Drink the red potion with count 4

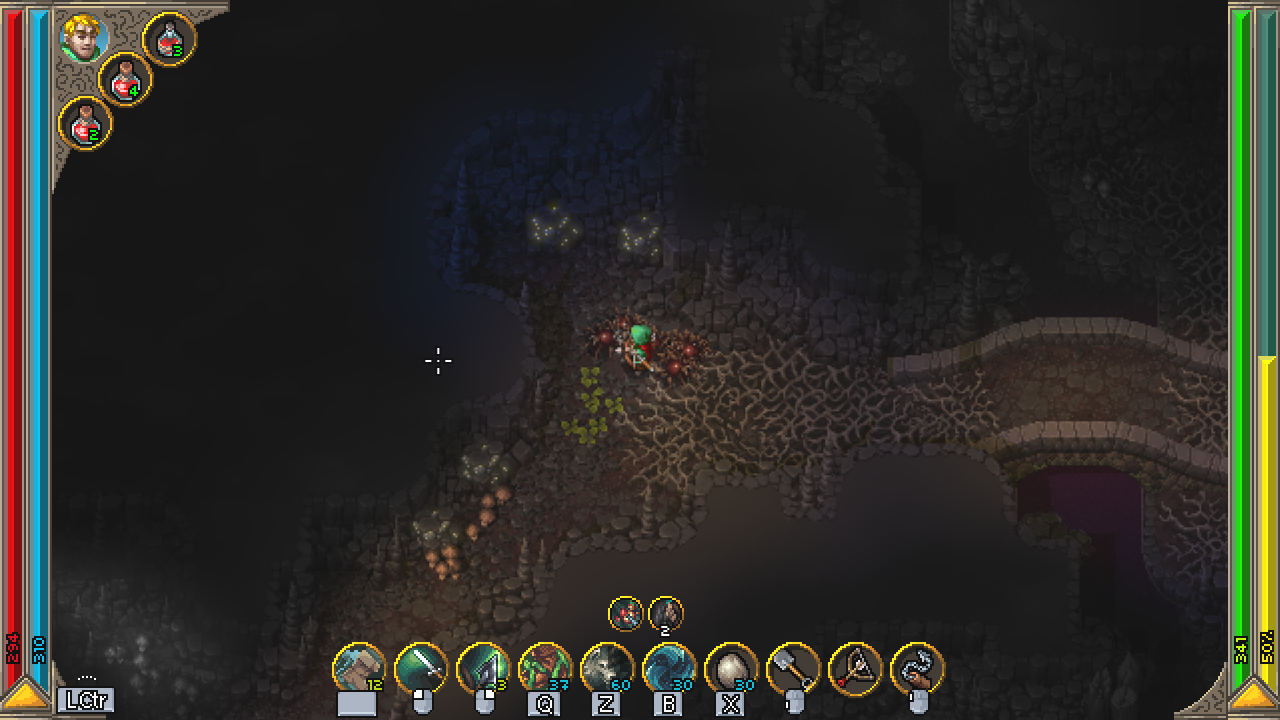tap(125, 79)
